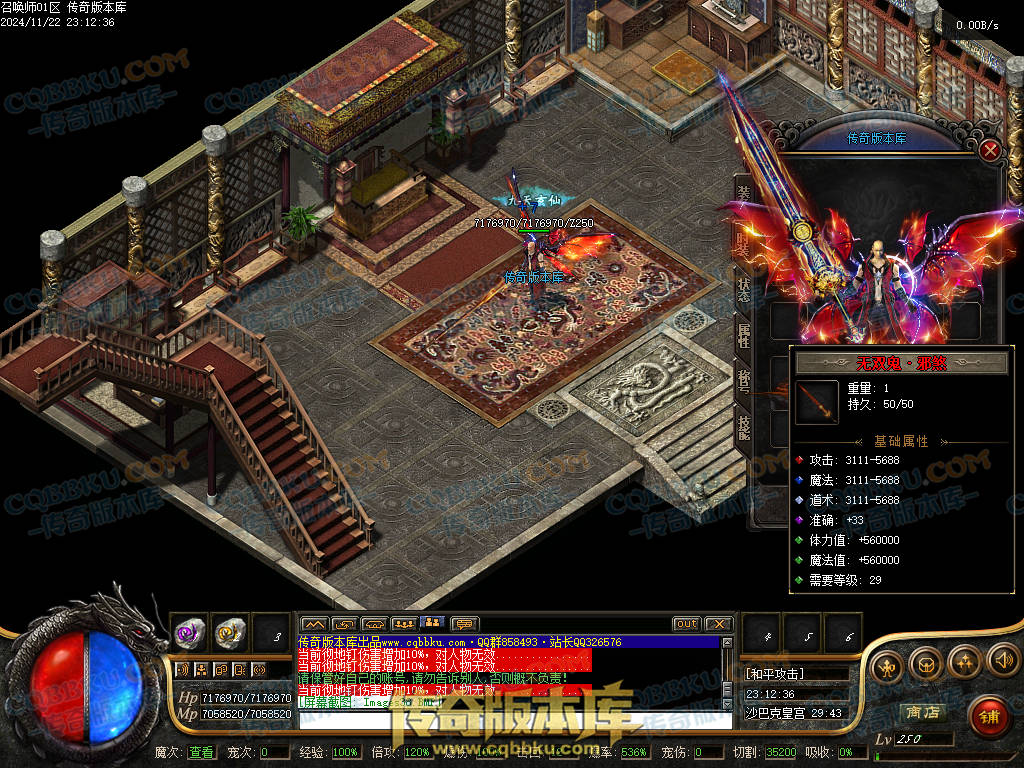Open the bag inventory round icon

925,662
